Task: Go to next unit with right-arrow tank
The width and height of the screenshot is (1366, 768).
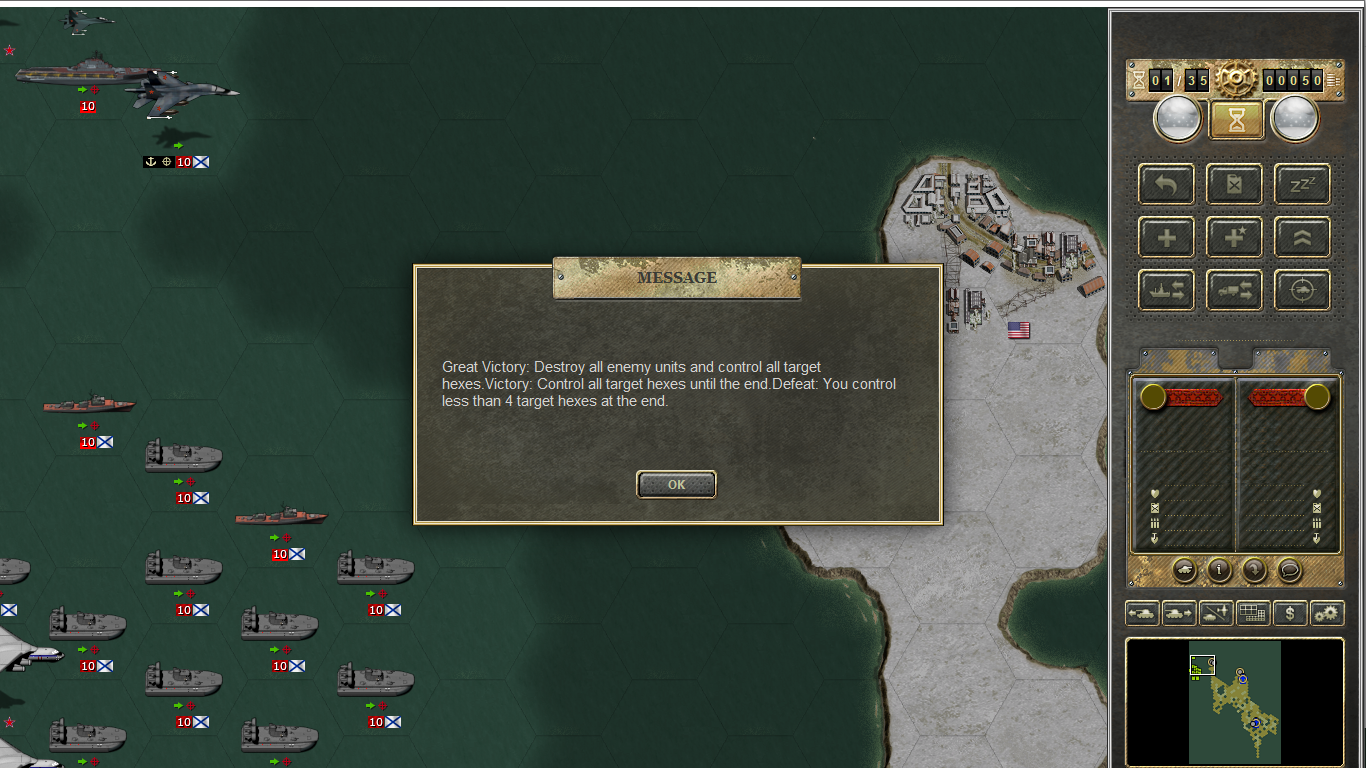Action: 1179,613
